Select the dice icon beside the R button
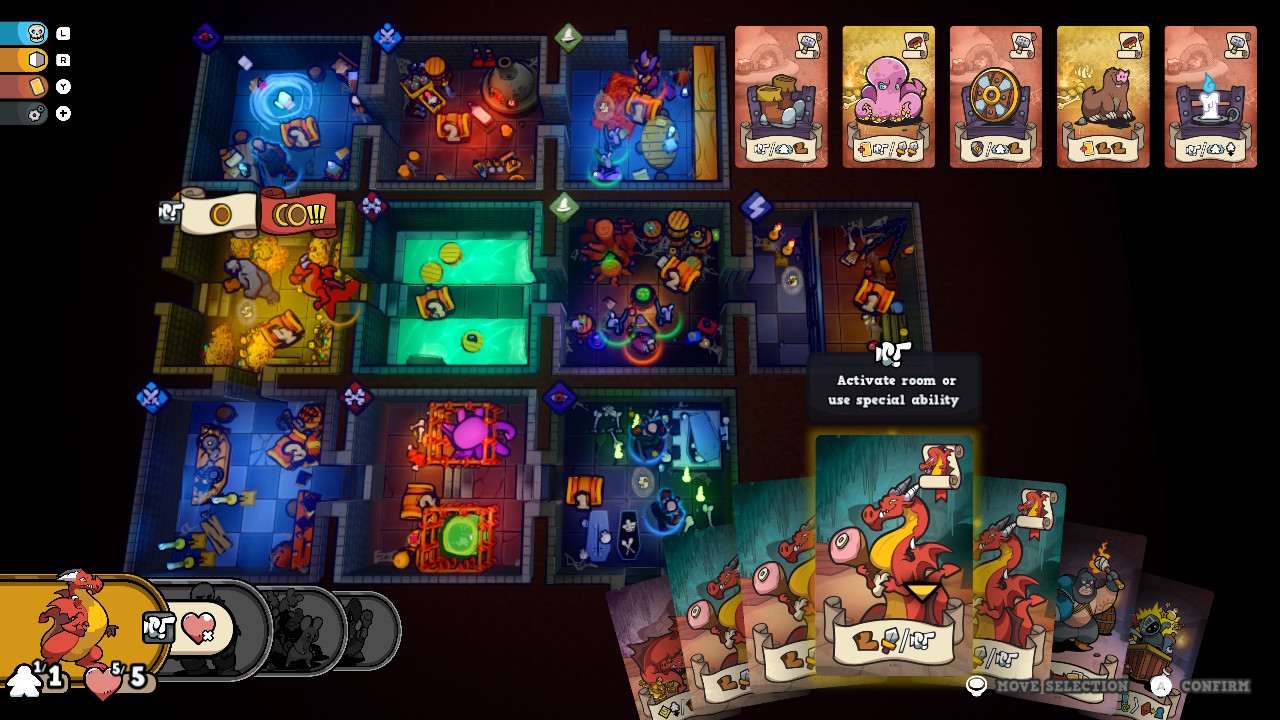The height and width of the screenshot is (720, 1280). (x=37, y=58)
